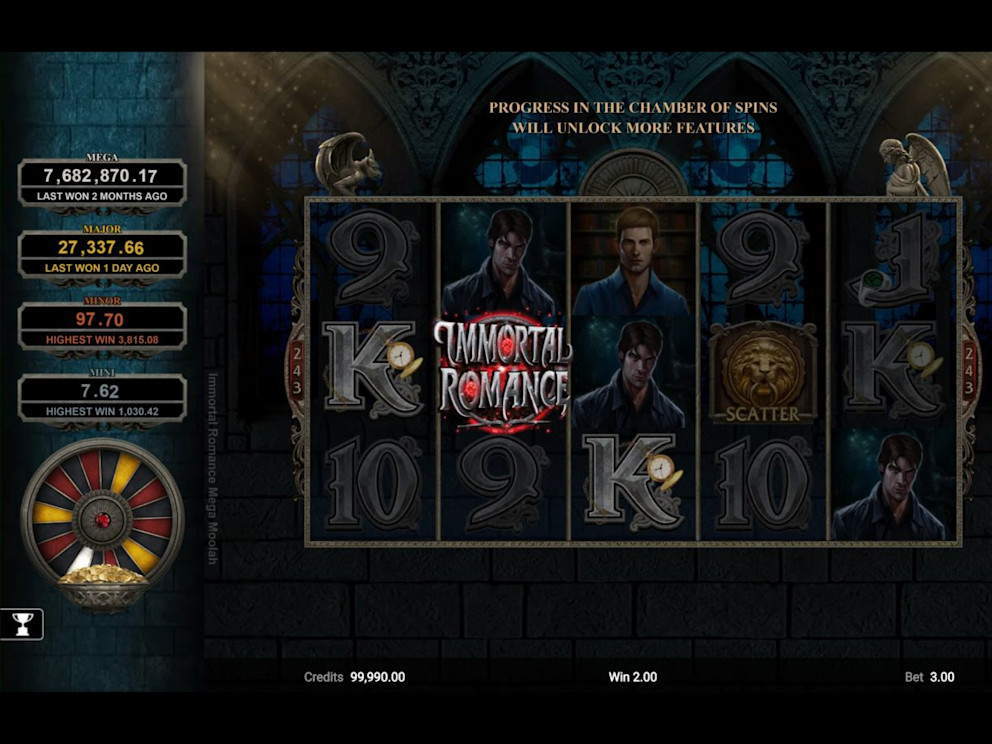Select the Major jackpot panel
992x744 pixels.
tap(102, 255)
